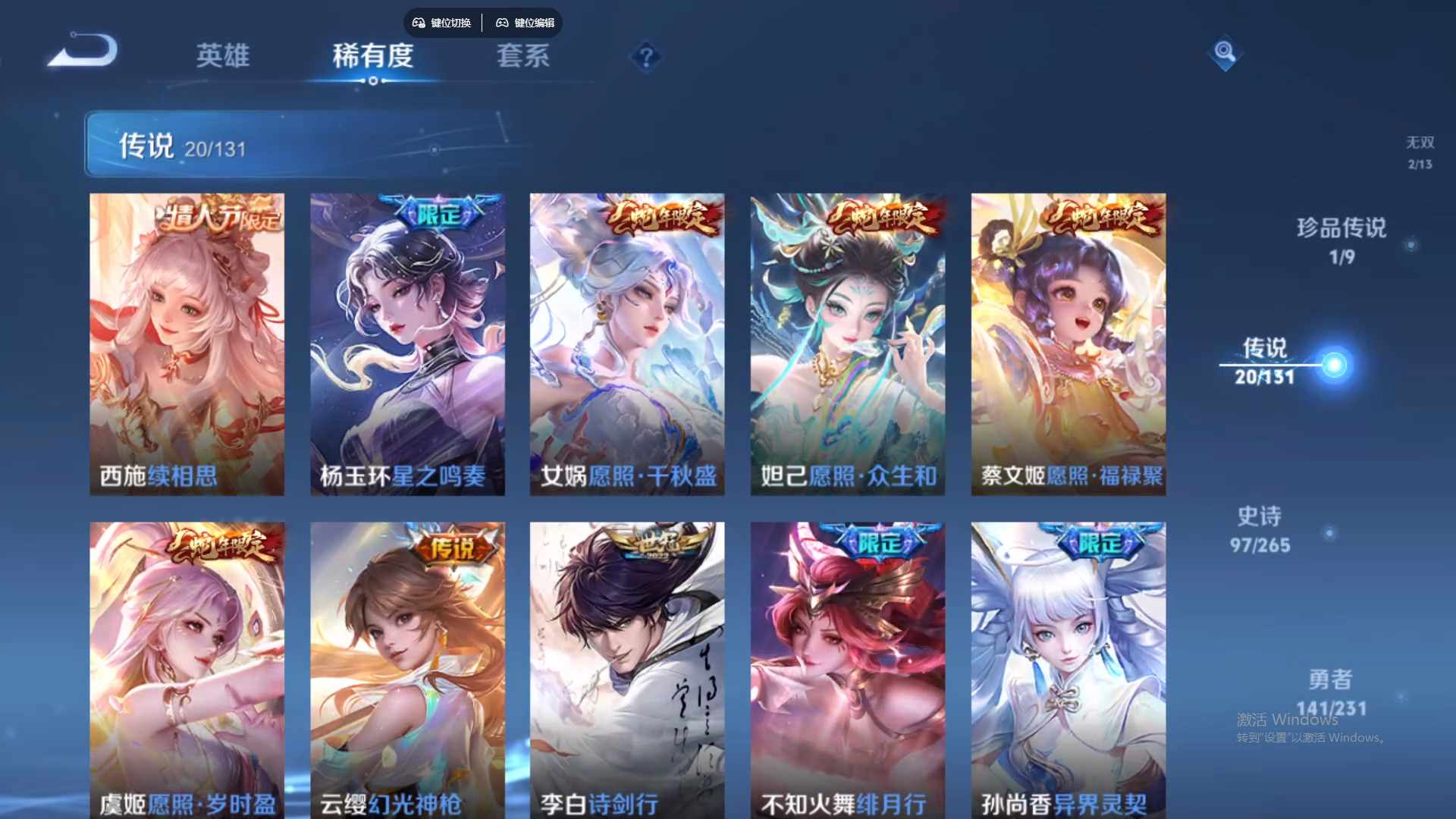Click the 键位切换 controller icon button
1456x819 pixels.
click(442, 23)
